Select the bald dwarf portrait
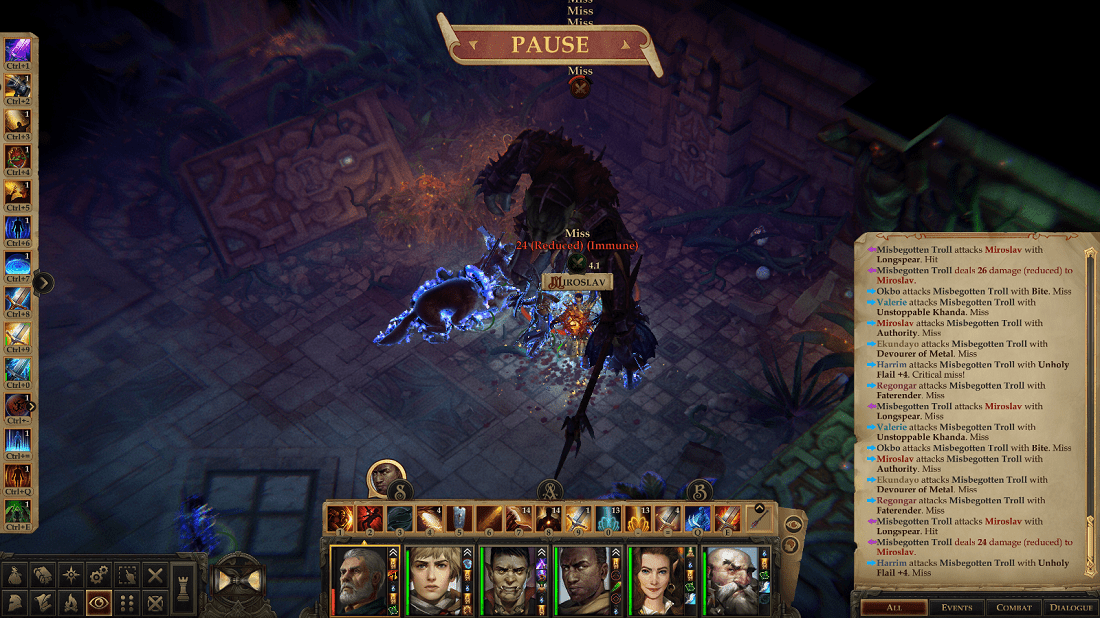This screenshot has width=1100, height=618. tap(732, 580)
